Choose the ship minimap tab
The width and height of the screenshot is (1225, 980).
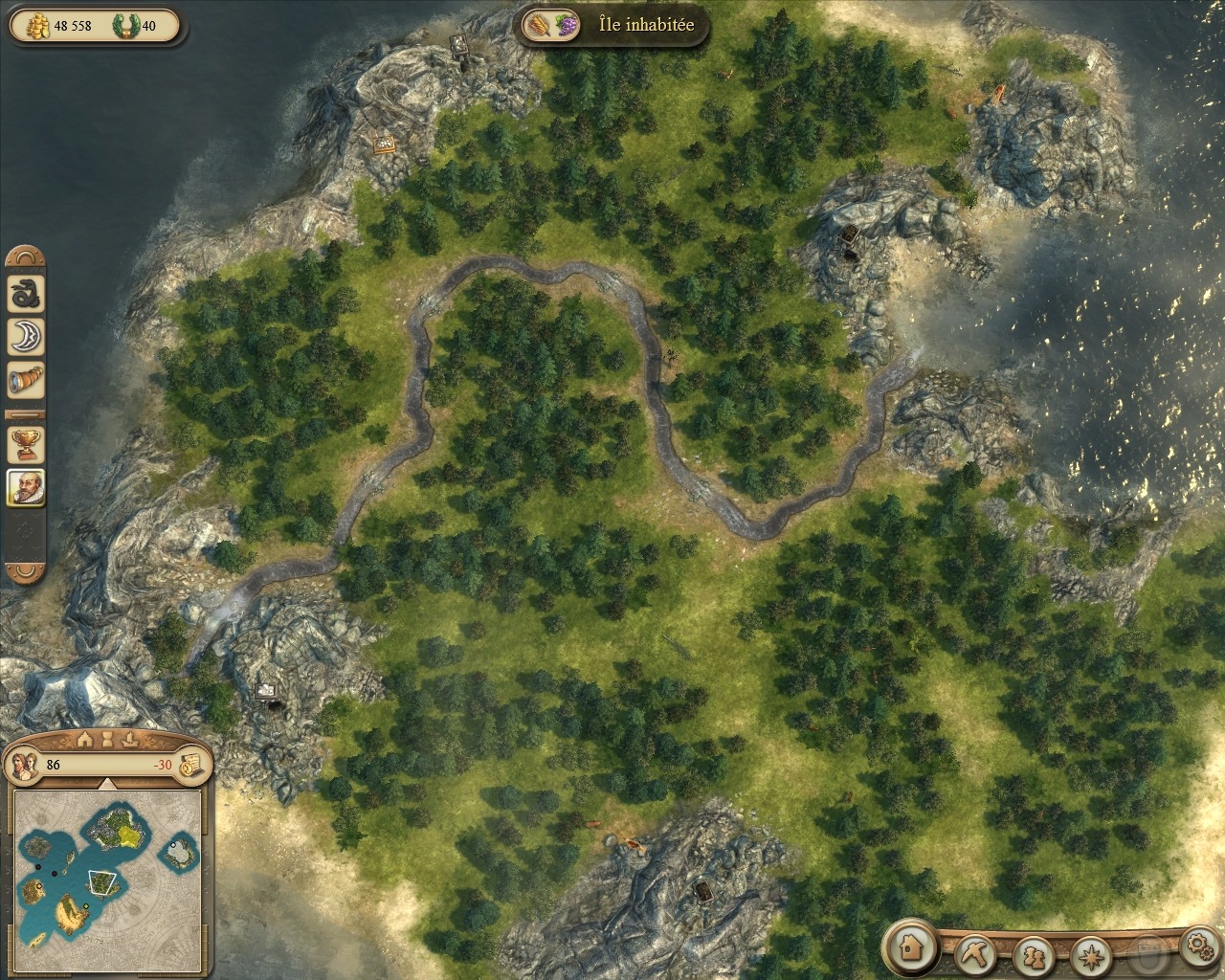tap(131, 738)
